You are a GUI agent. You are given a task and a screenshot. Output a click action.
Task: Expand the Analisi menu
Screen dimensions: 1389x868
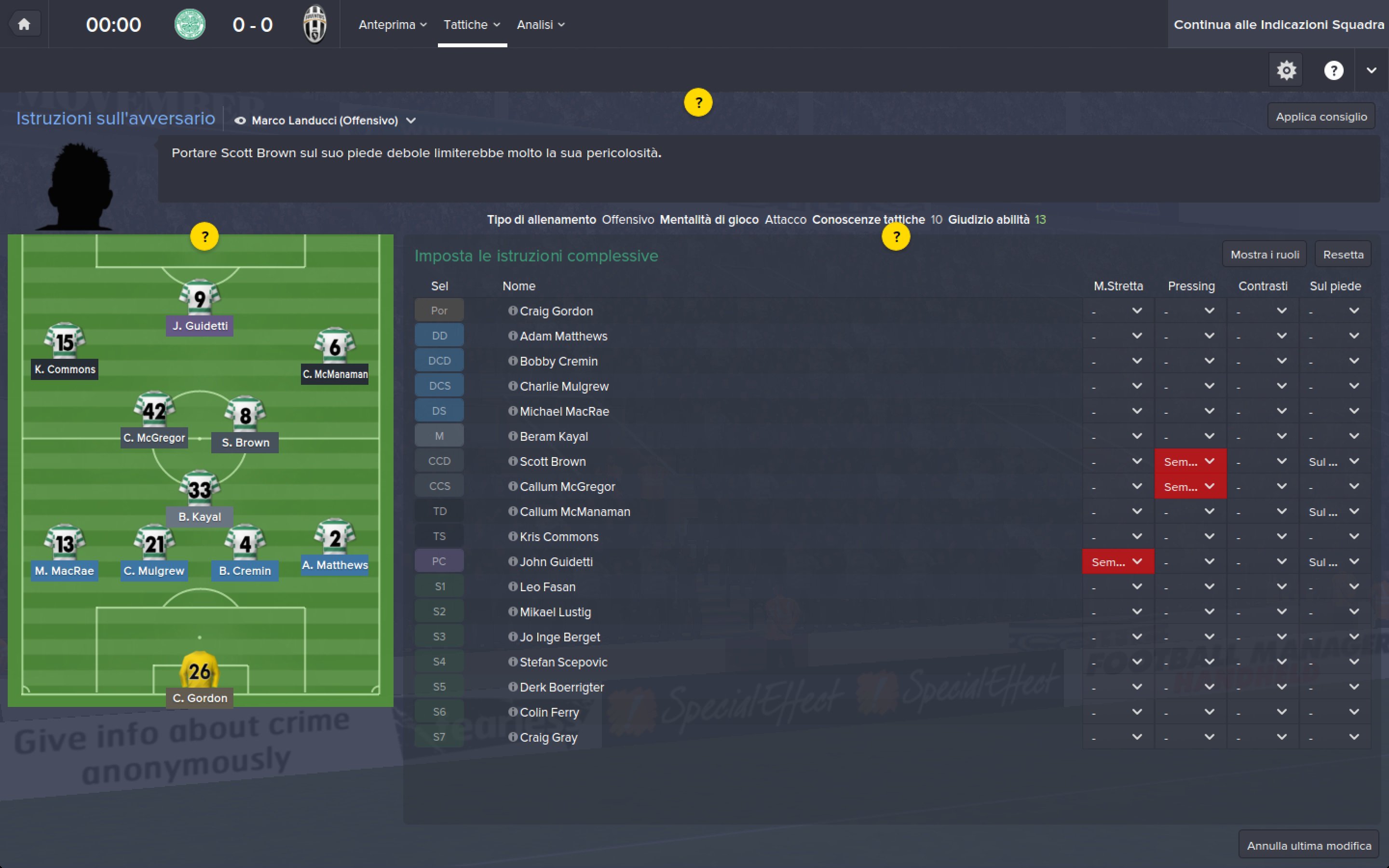click(540, 25)
